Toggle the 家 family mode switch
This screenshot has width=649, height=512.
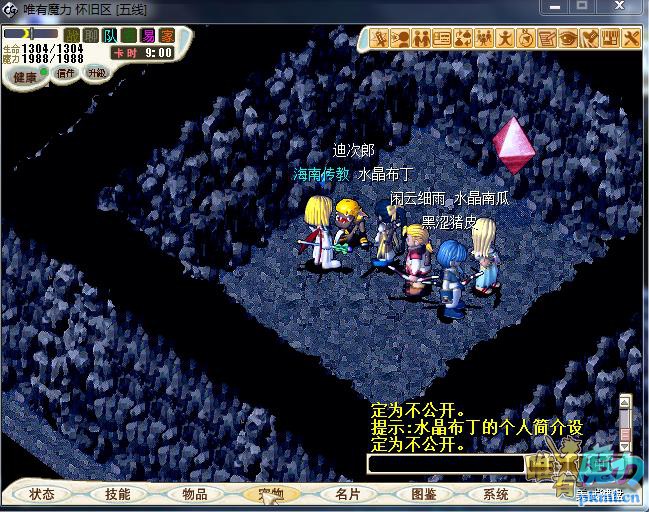[167, 35]
